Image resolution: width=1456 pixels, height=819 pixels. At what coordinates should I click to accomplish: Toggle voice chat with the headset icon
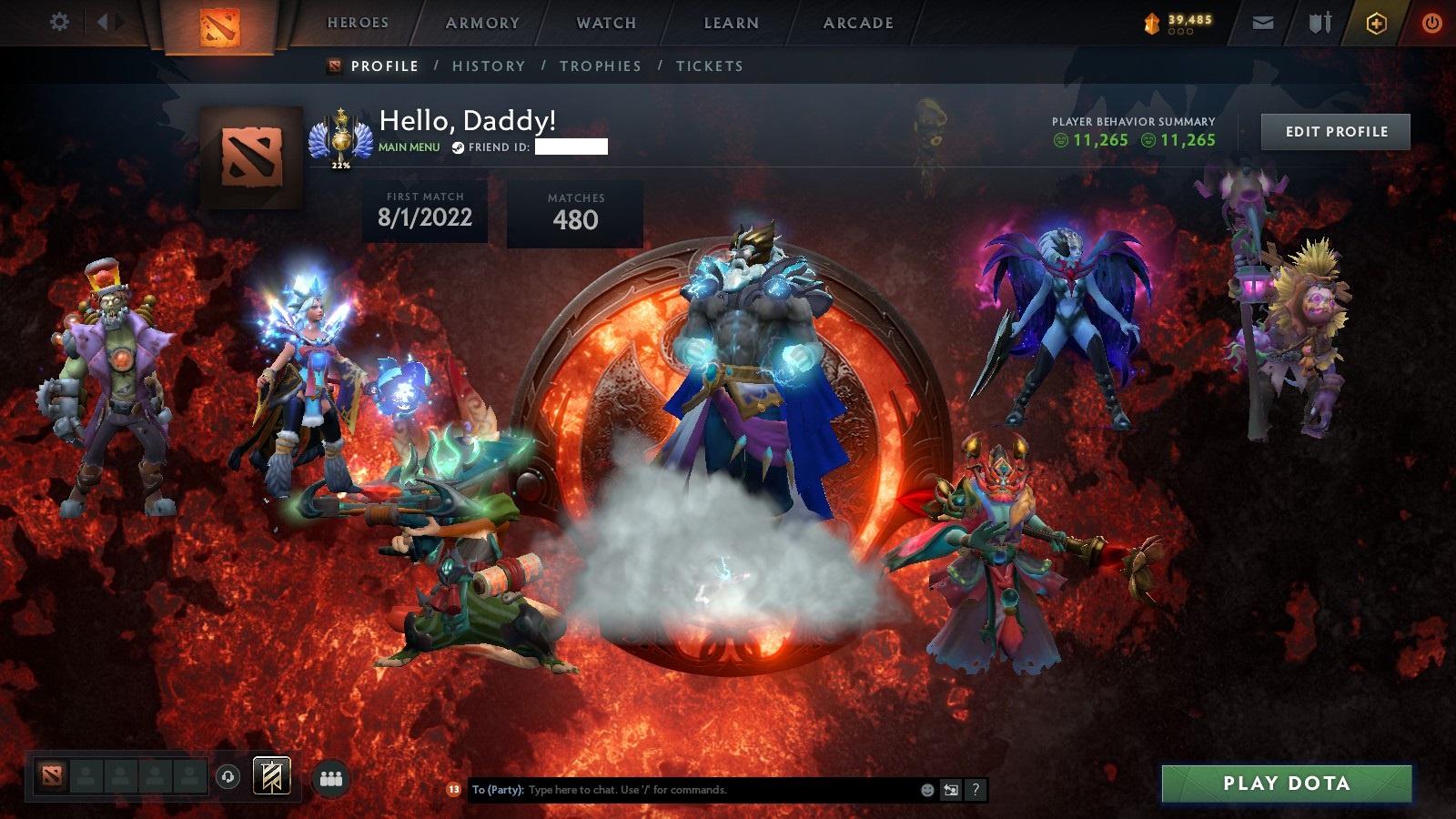click(x=227, y=778)
